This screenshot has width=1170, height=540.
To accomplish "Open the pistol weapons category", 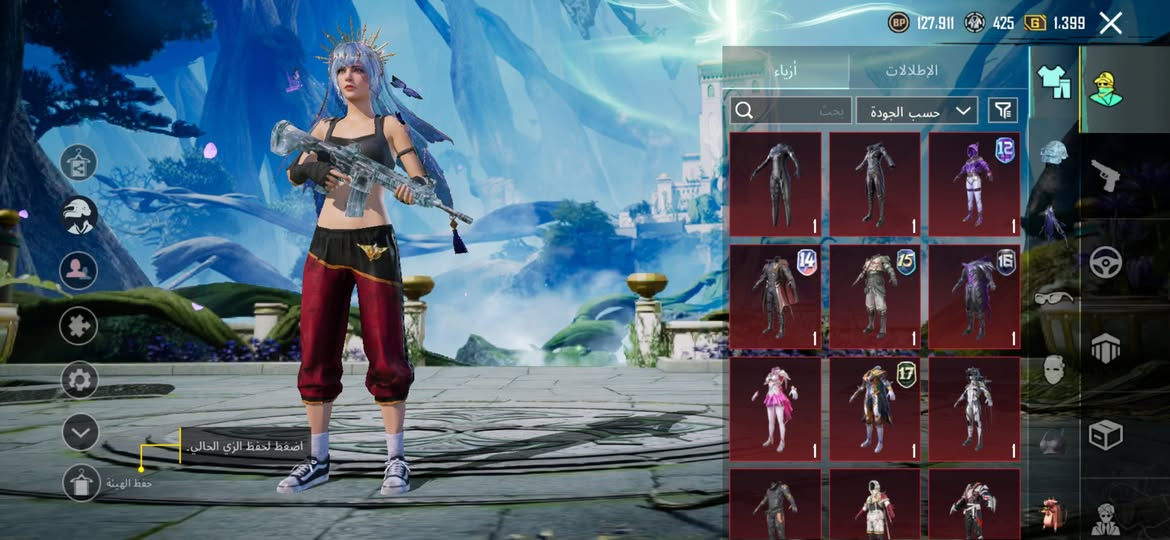I will click(1105, 175).
